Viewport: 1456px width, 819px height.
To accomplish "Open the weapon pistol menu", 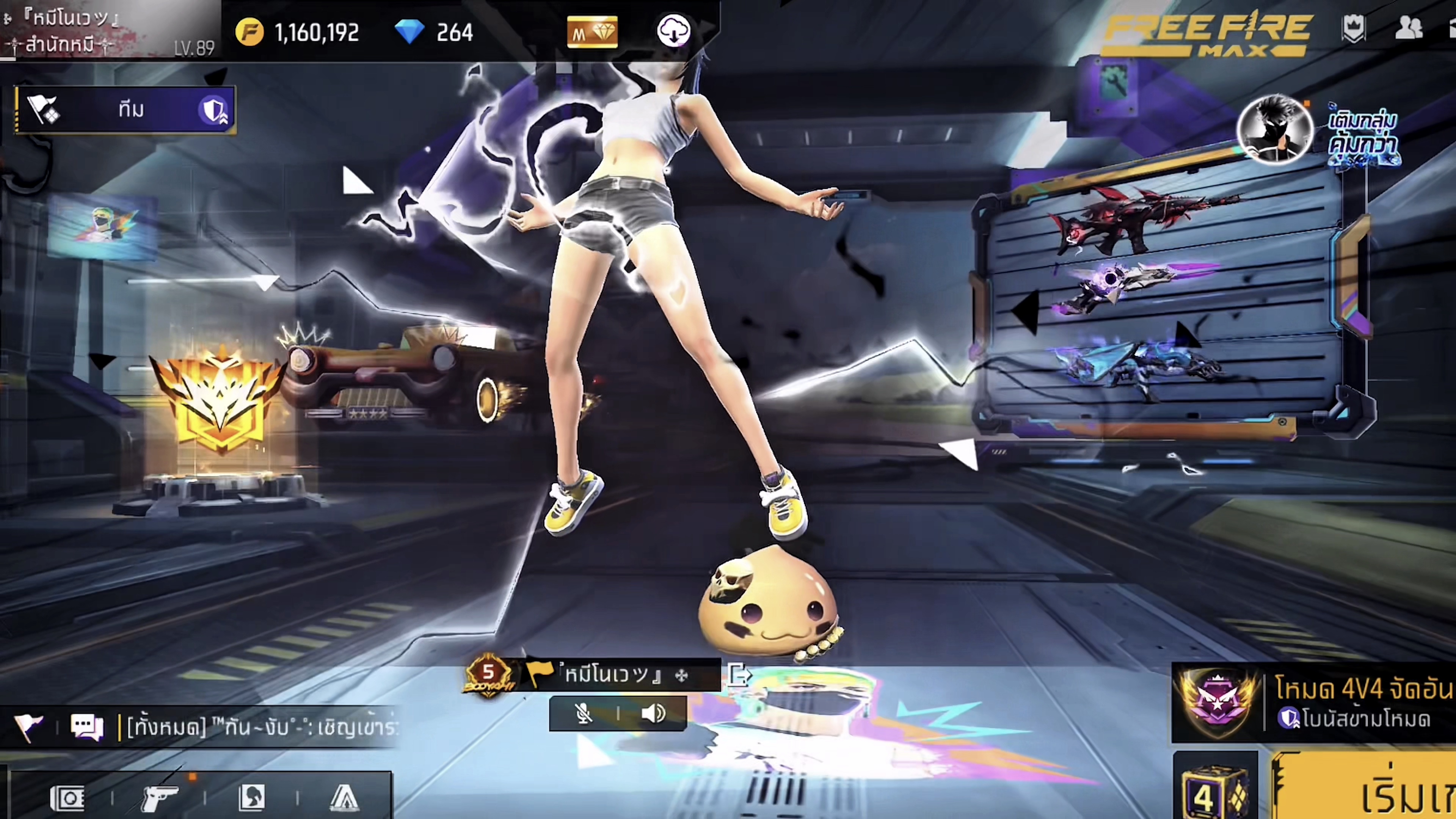I will [159, 798].
